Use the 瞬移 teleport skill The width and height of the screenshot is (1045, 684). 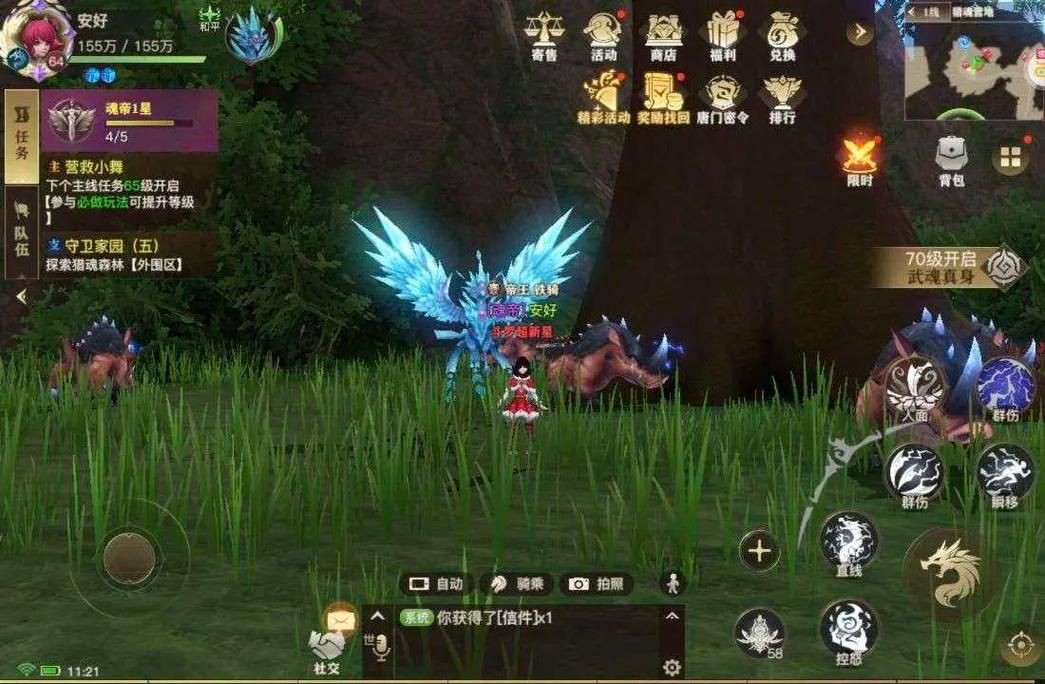coord(1005,473)
